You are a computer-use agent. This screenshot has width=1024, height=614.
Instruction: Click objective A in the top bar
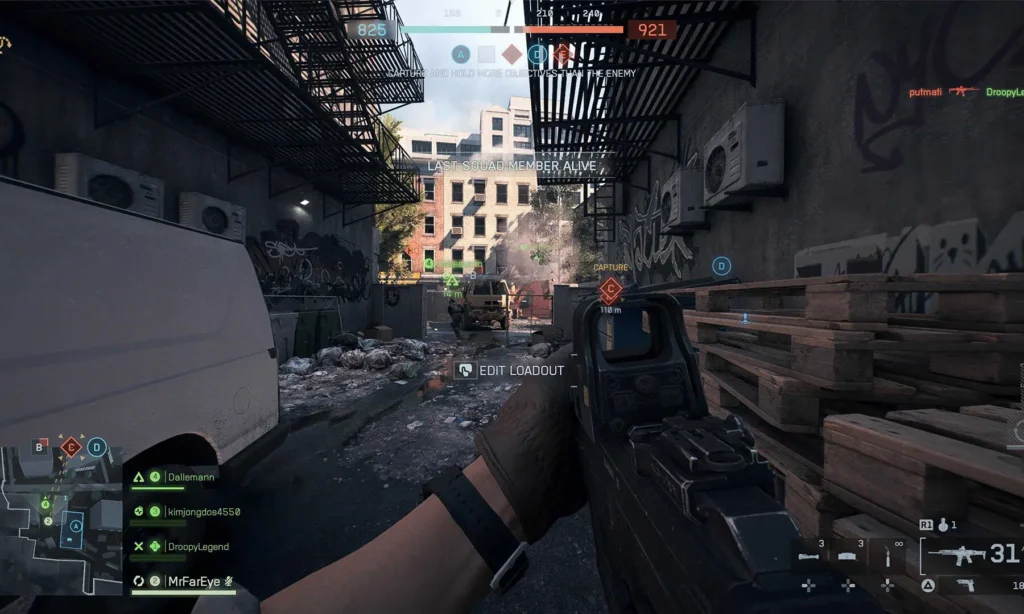tap(460, 54)
